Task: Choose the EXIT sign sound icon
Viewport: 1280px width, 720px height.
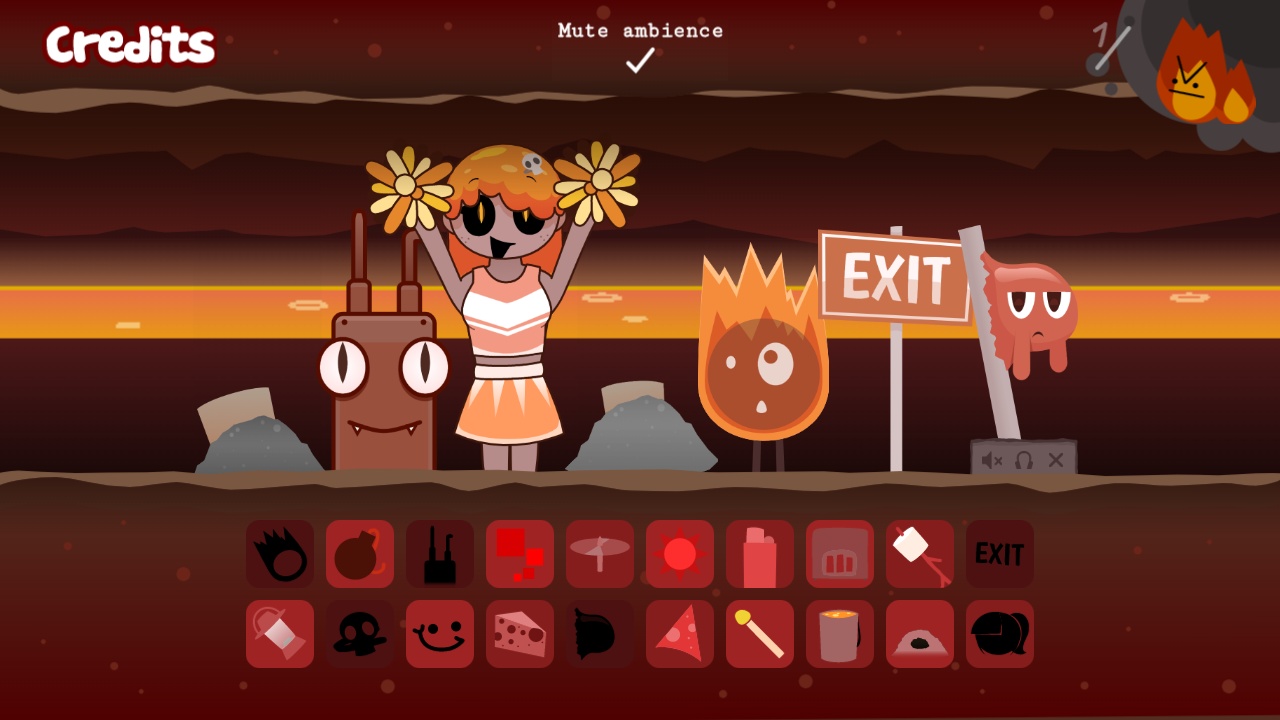Action: point(1000,554)
